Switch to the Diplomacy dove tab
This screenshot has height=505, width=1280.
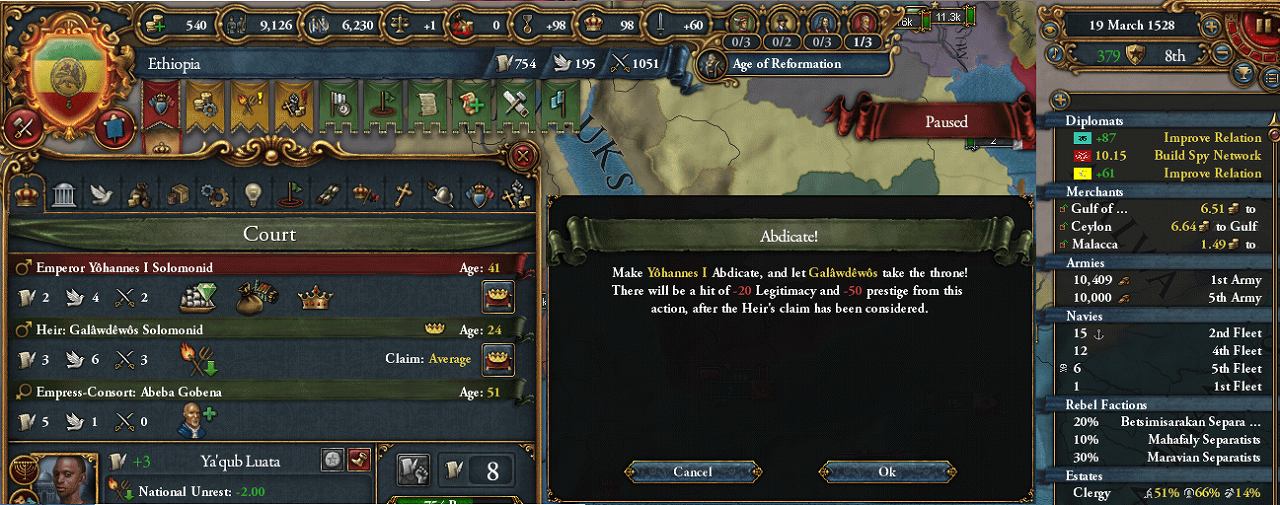101,195
